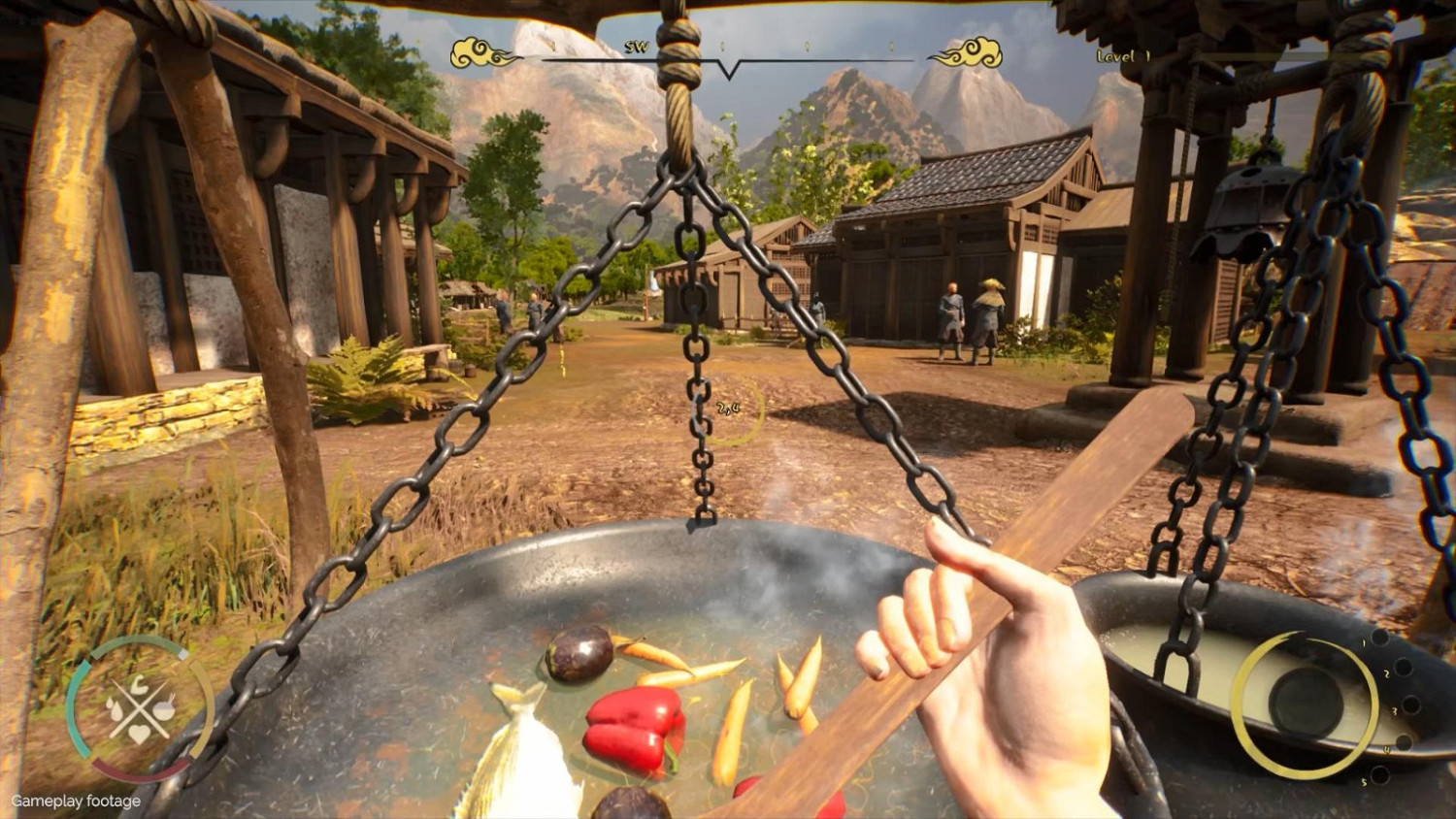Viewport: 1456px width, 819px height.
Task: Open the SW compass direction marker
Action: coord(637,46)
